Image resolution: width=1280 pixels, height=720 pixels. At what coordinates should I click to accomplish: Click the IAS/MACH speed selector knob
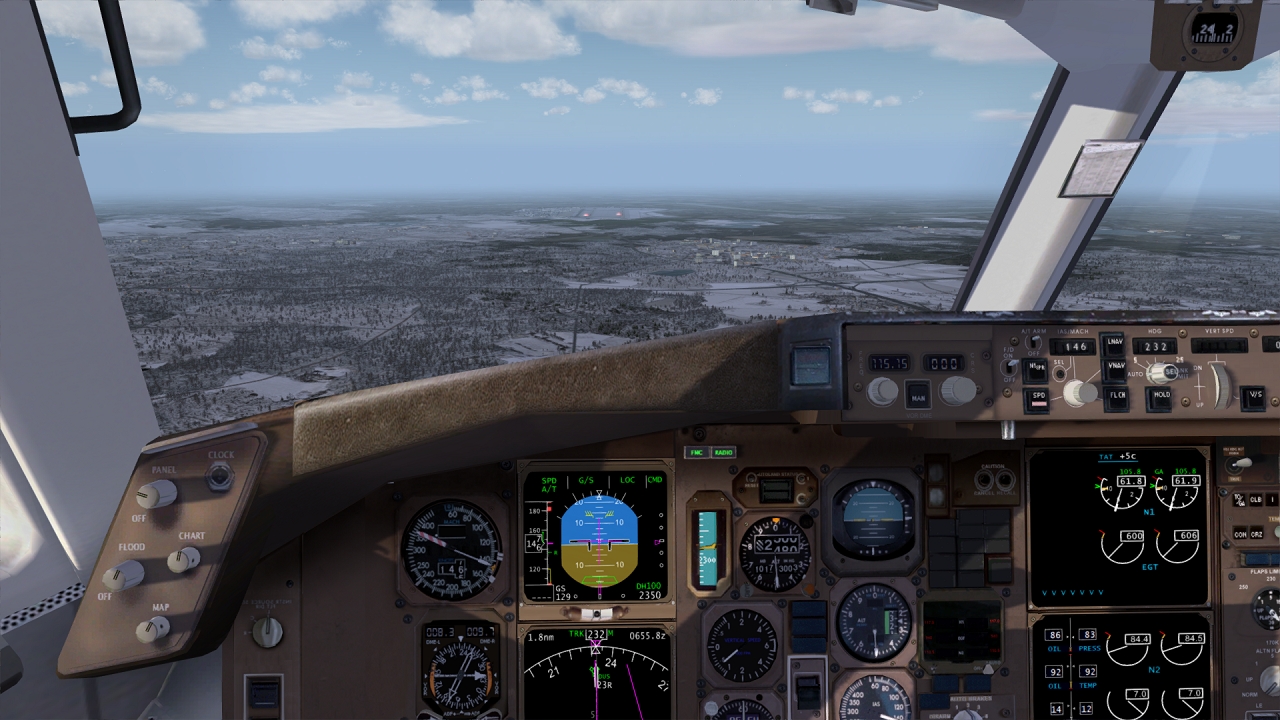[x=1079, y=393]
